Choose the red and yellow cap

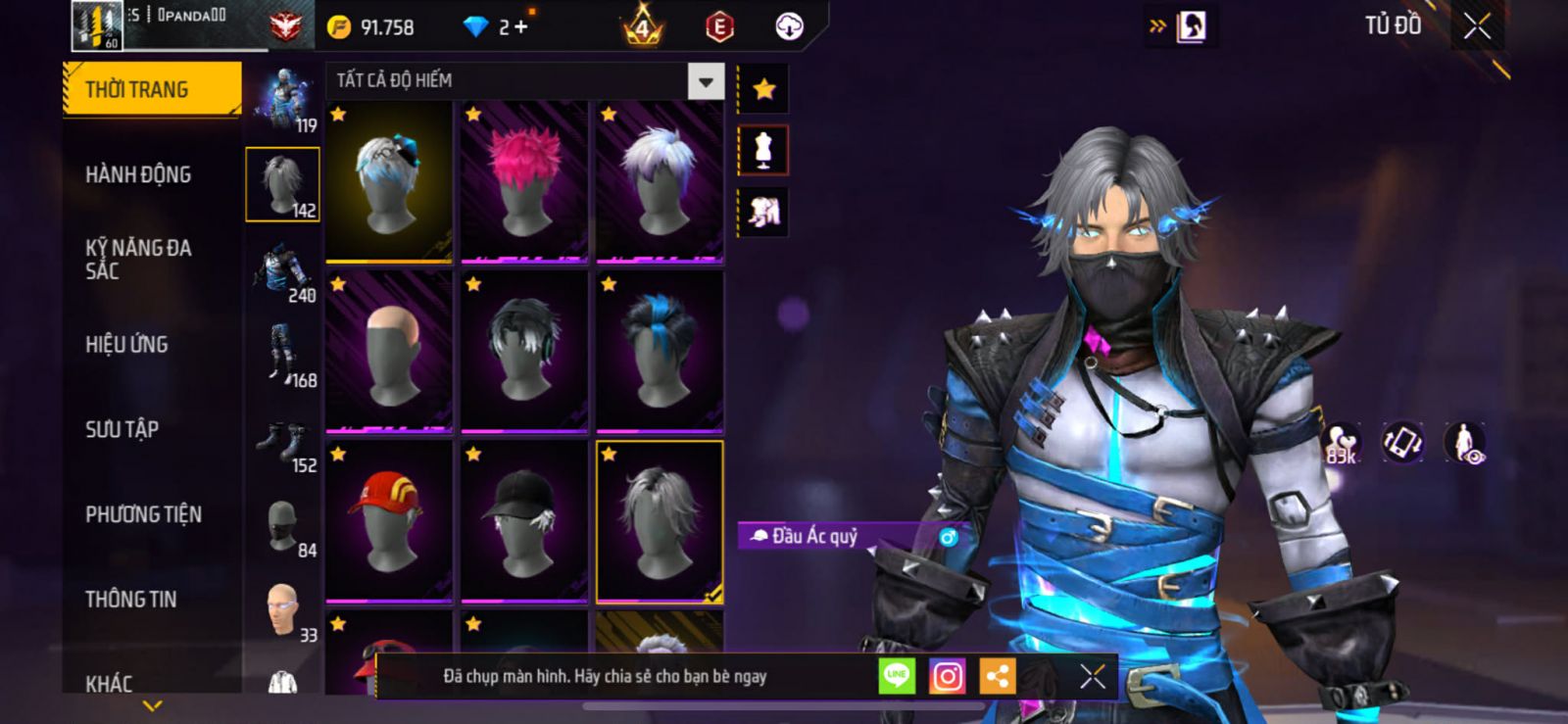[389, 520]
